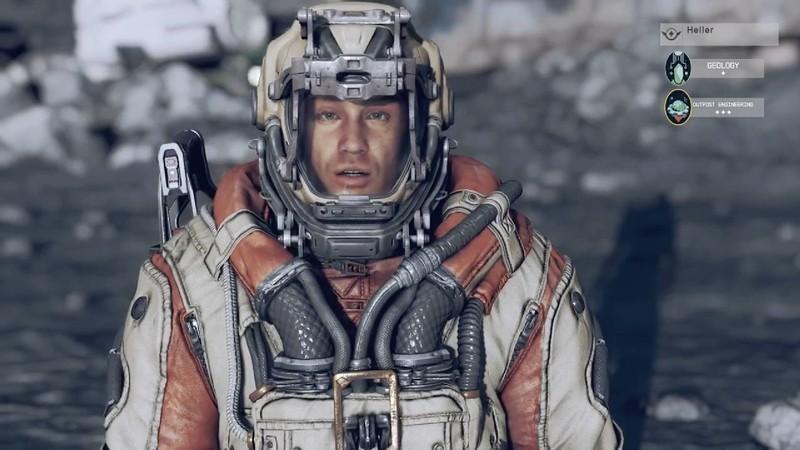This screenshot has width=800, height=450.
Task: Click the Geology skill badge icon
Action: point(678,67)
